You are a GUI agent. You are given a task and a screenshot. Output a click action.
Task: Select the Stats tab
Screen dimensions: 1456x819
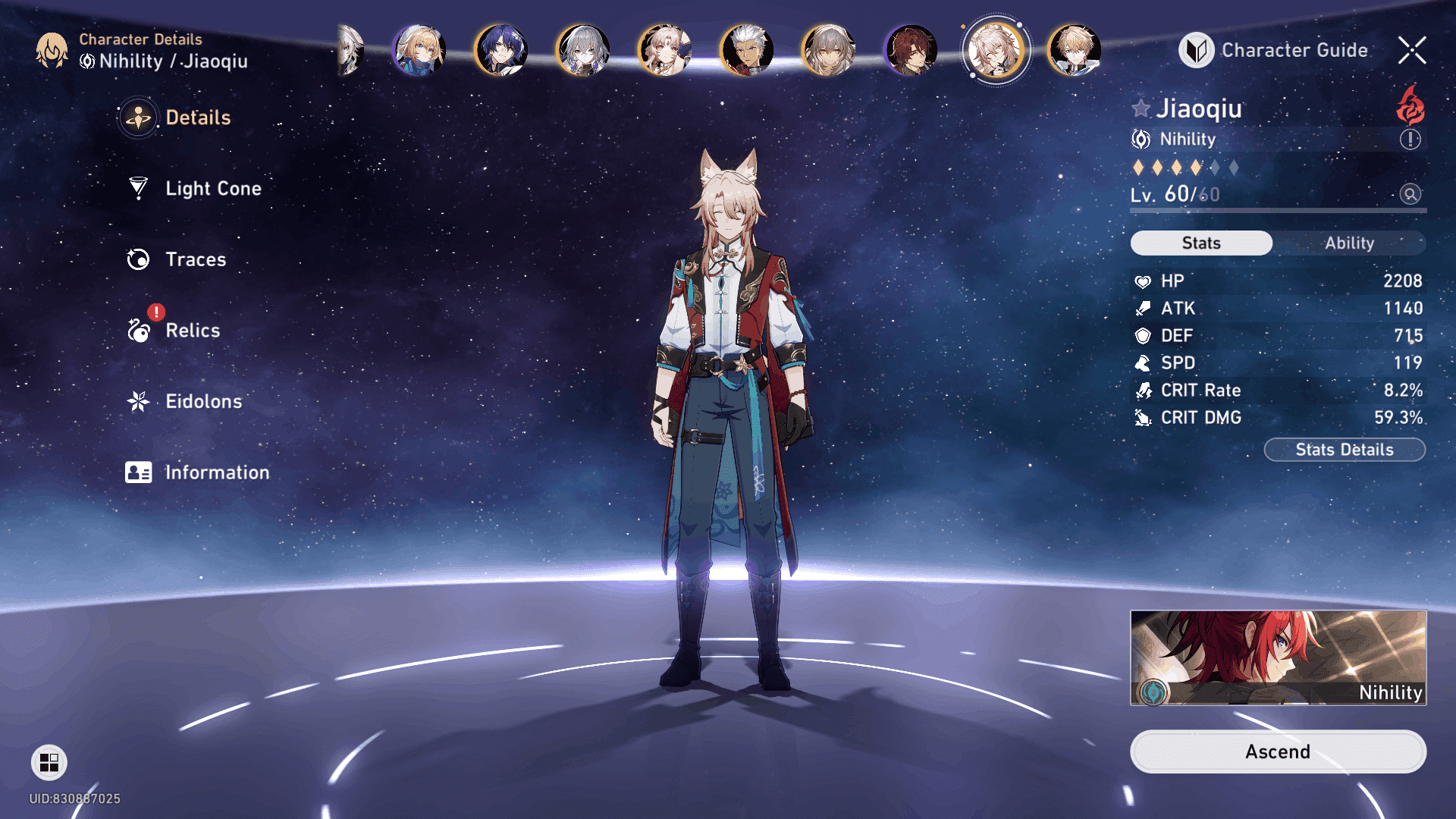1201,243
